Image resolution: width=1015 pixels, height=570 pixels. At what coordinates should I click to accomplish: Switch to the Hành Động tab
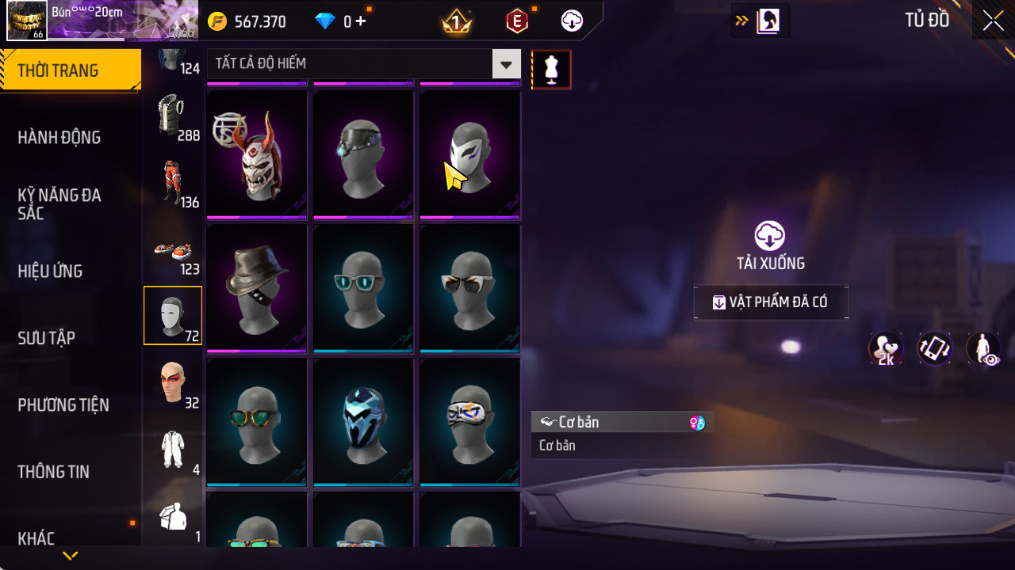pyautogui.click(x=60, y=137)
